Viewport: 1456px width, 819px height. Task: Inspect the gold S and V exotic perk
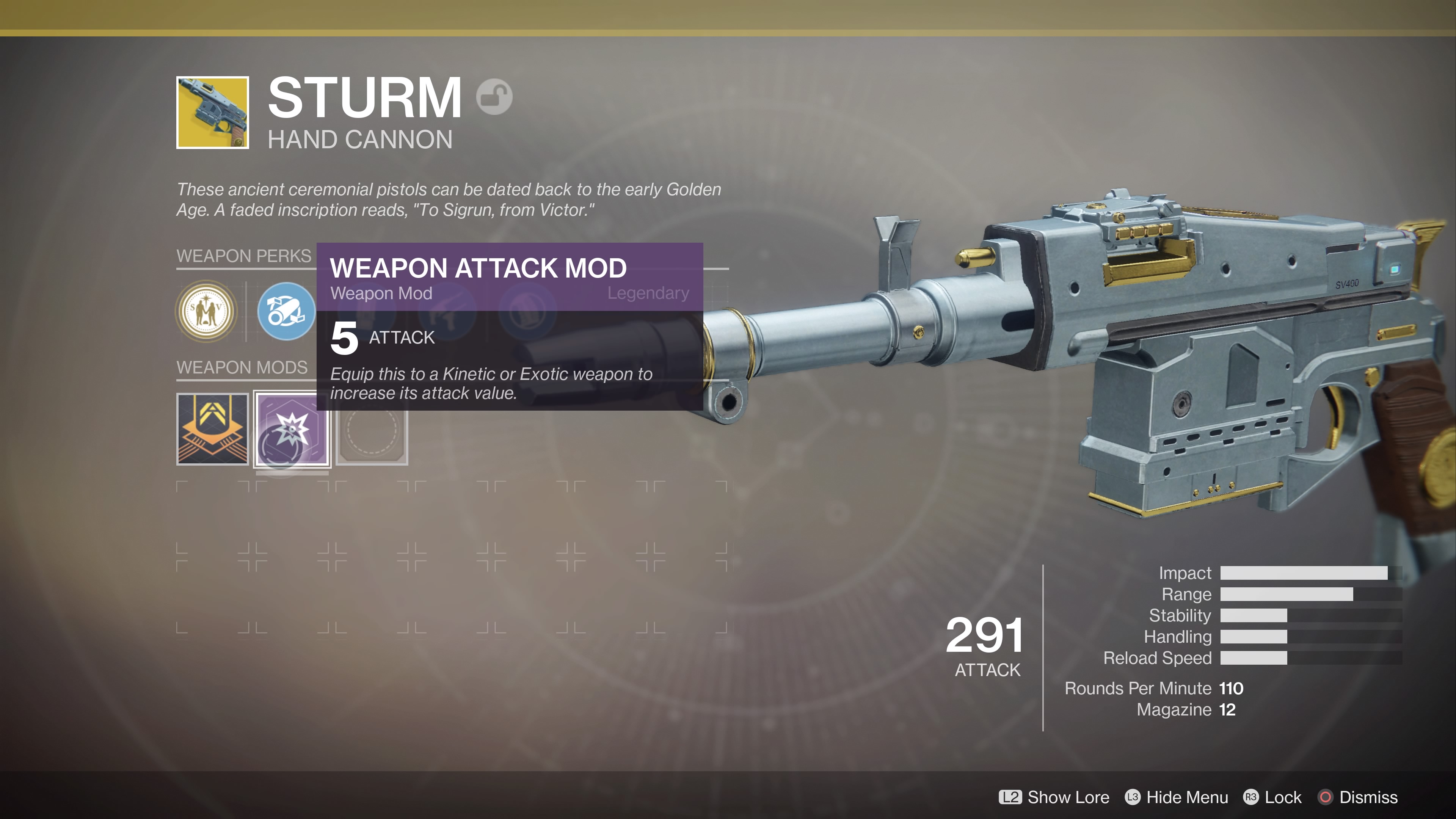[x=206, y=311]
